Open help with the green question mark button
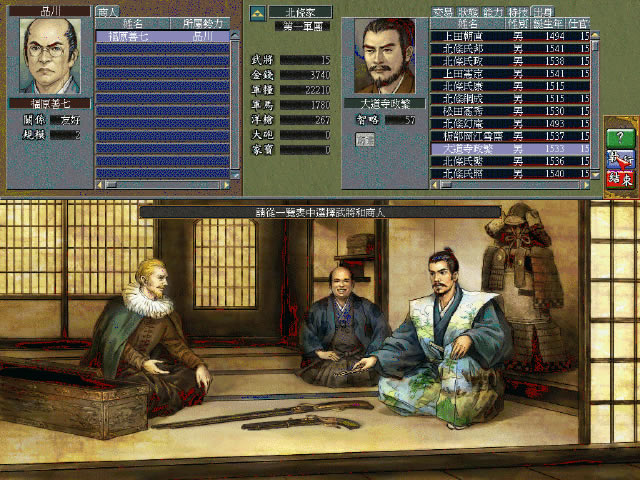640x480 pixels. click(619, 137)
